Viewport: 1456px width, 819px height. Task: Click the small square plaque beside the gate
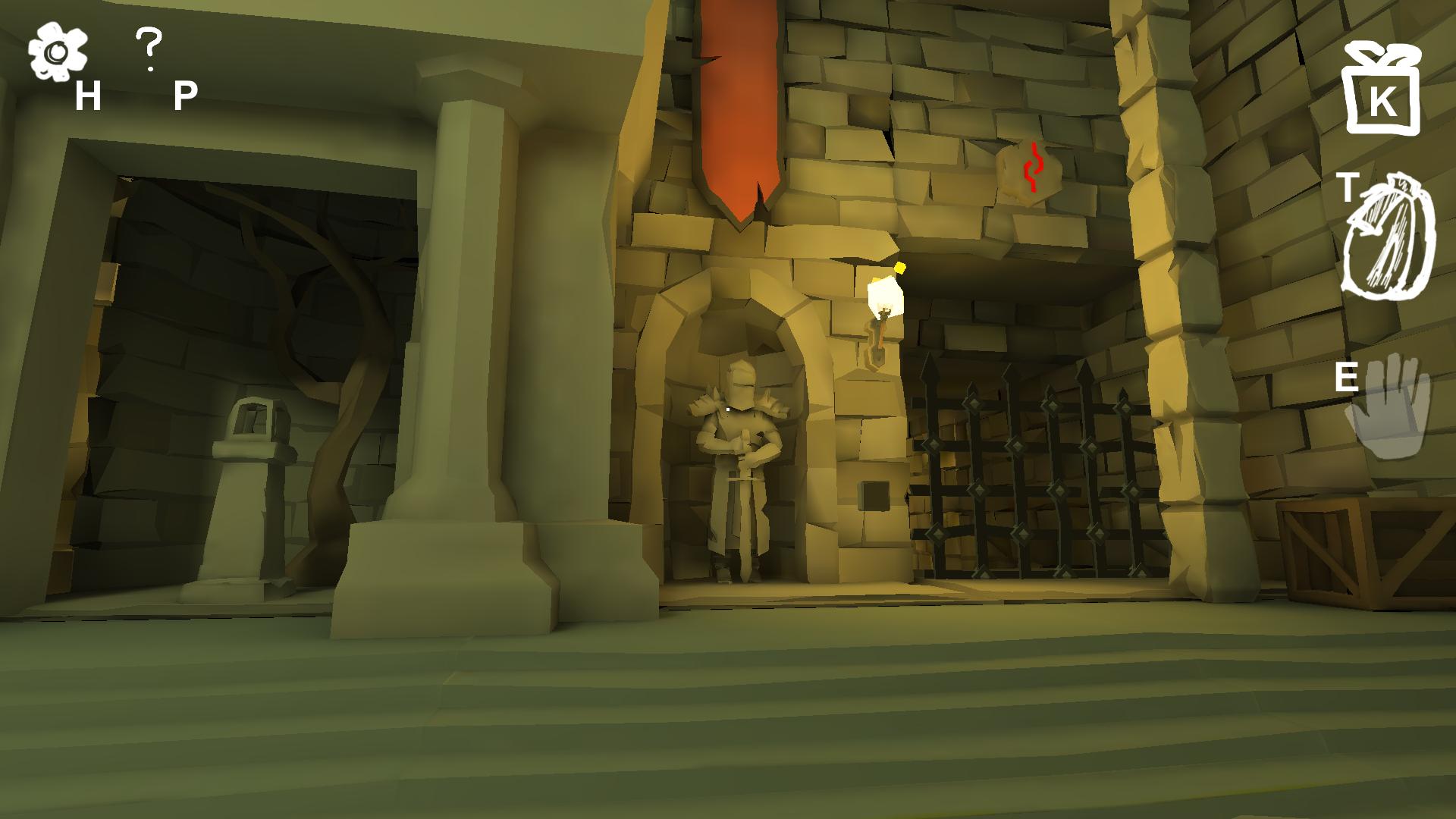(x=876, y=497)
